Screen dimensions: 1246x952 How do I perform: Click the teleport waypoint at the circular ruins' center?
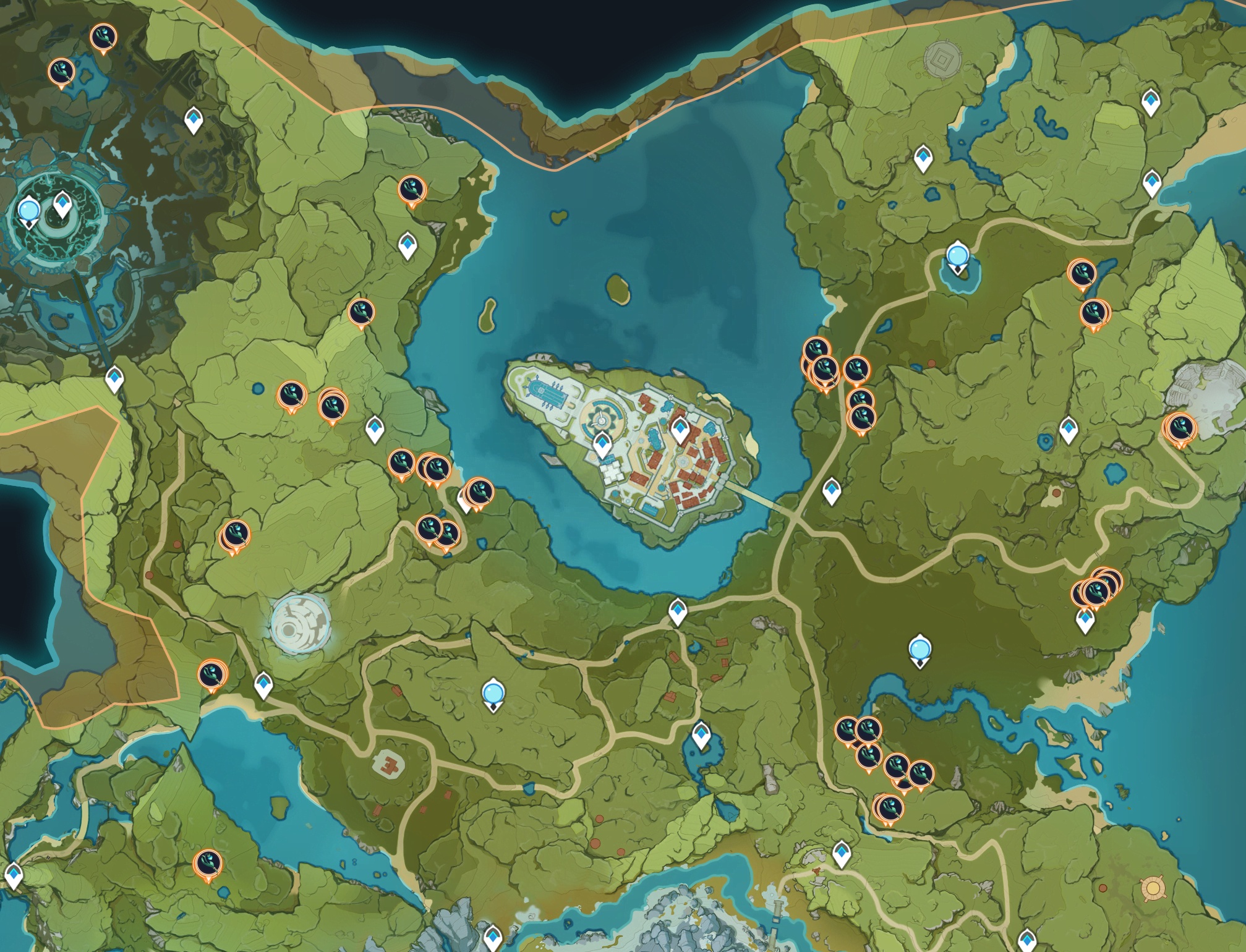pyautogui.click(x=62, y=204)
